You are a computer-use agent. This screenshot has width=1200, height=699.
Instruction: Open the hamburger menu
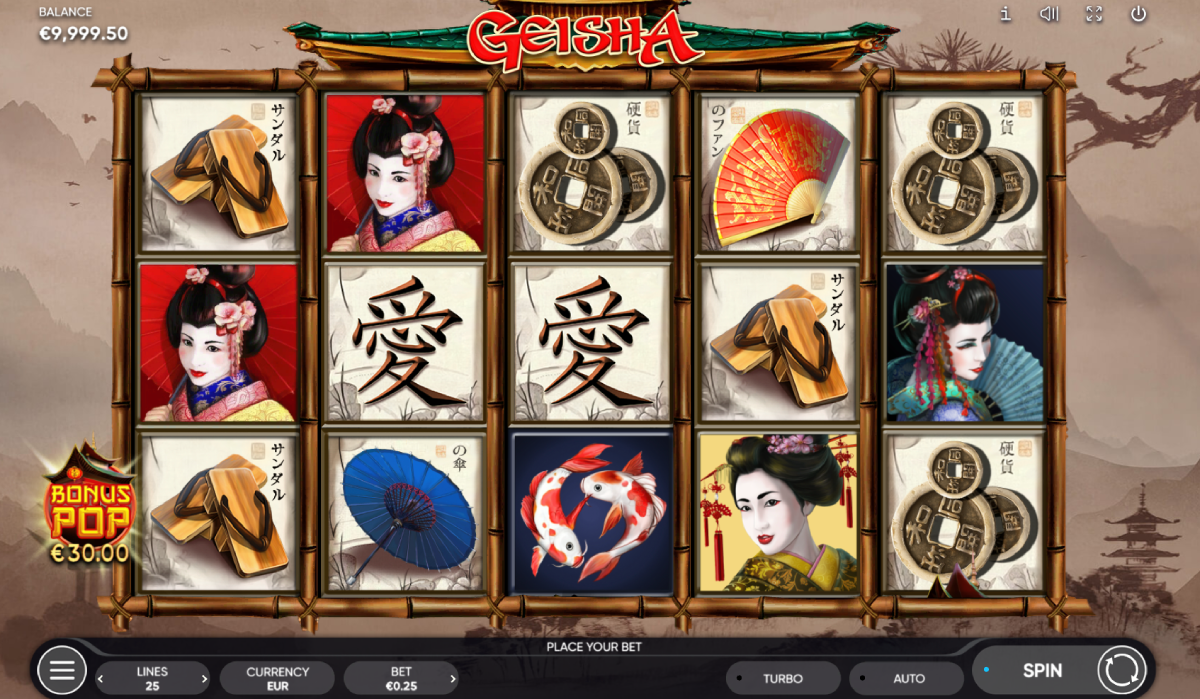click(x=62, y=671)
